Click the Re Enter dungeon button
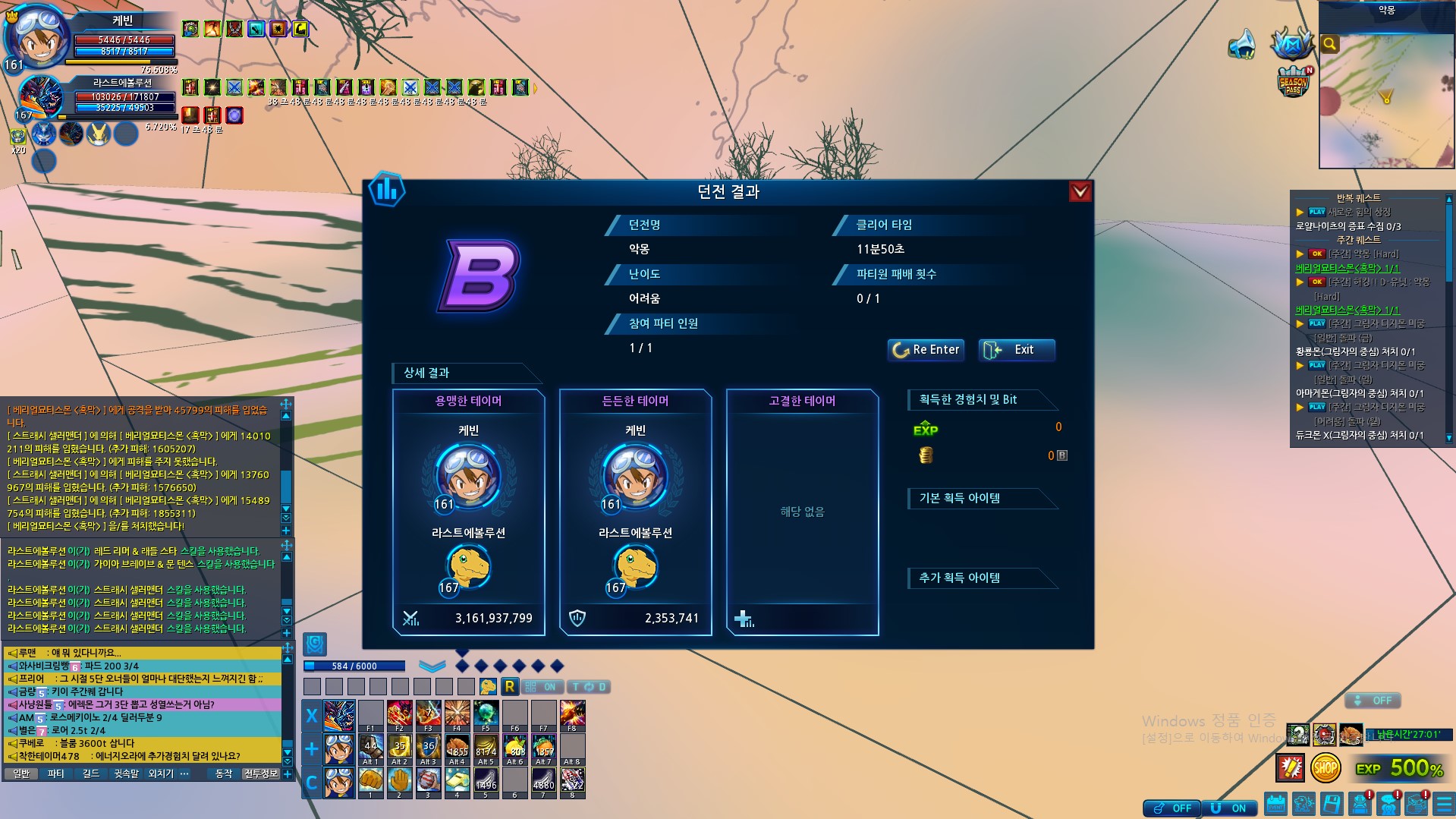The width and height of the screenshot is (1456, 819). pos(926,350)
